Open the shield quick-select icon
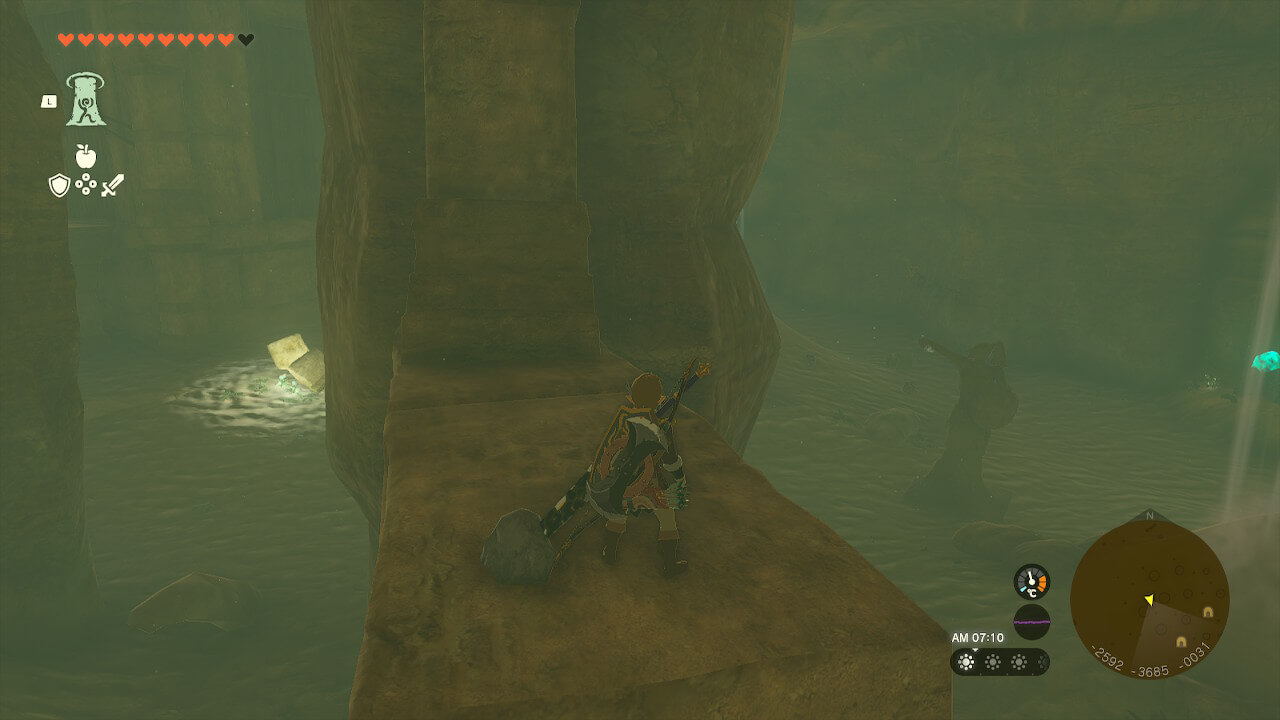 [x=59, y=185]
